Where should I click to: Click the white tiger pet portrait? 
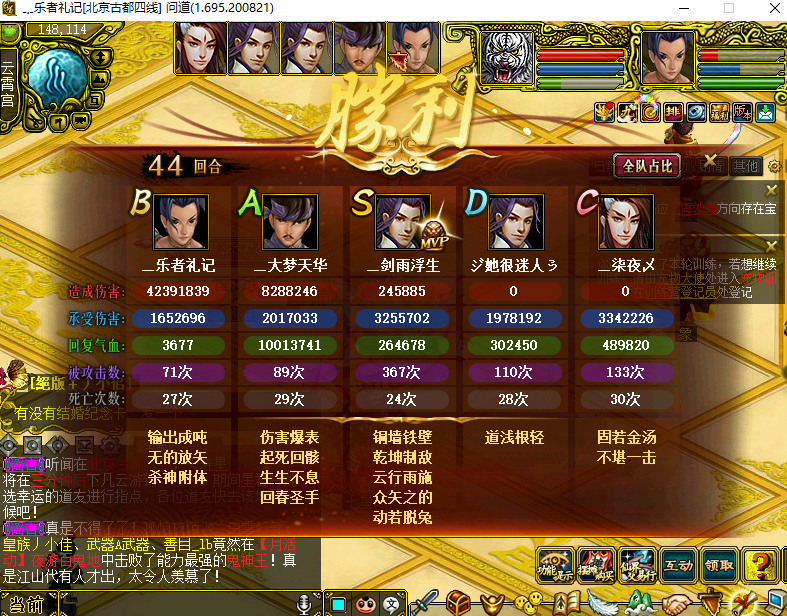coord(508,56)
